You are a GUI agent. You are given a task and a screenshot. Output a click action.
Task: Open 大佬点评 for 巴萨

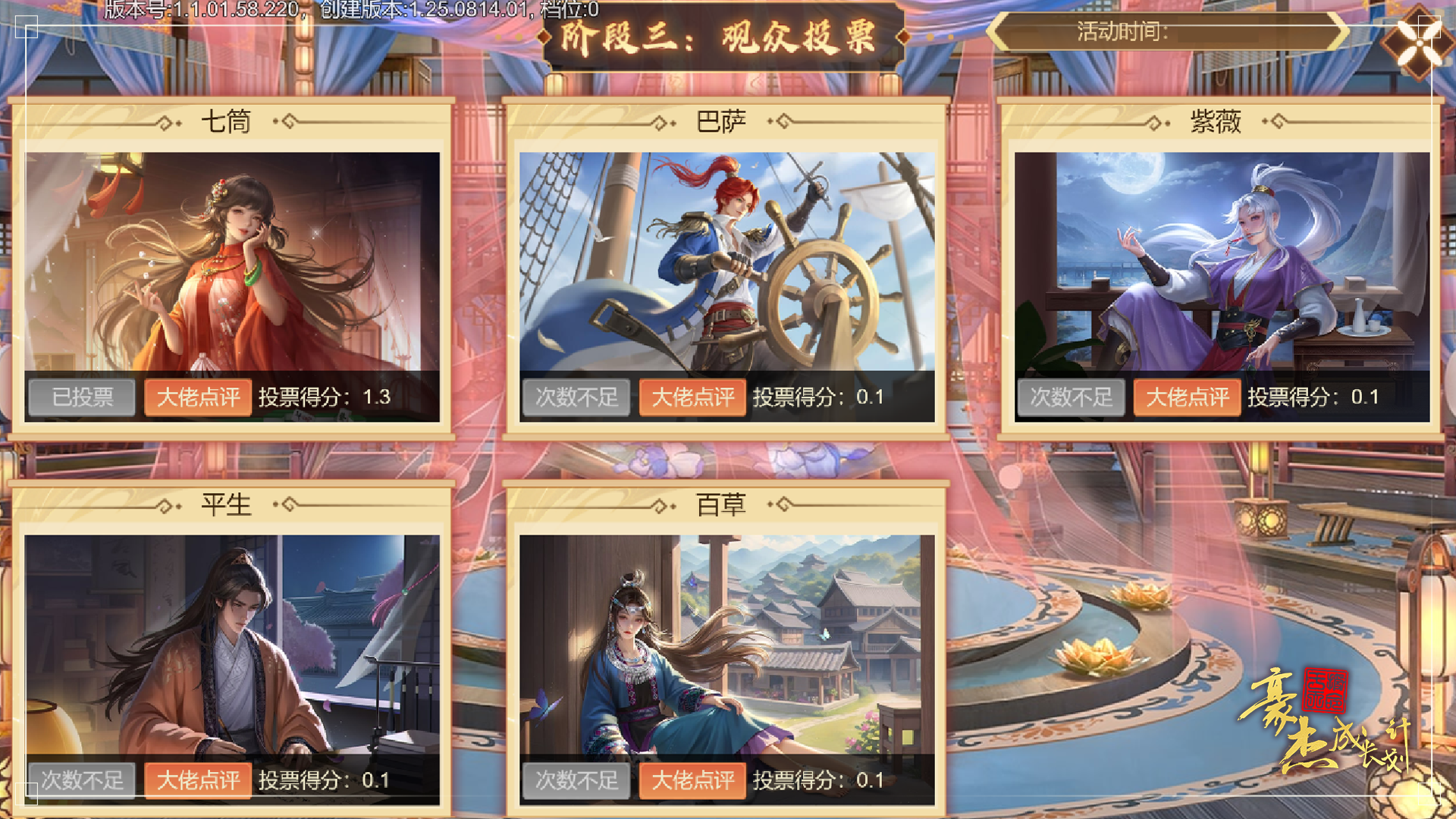(x=692, y=397)
